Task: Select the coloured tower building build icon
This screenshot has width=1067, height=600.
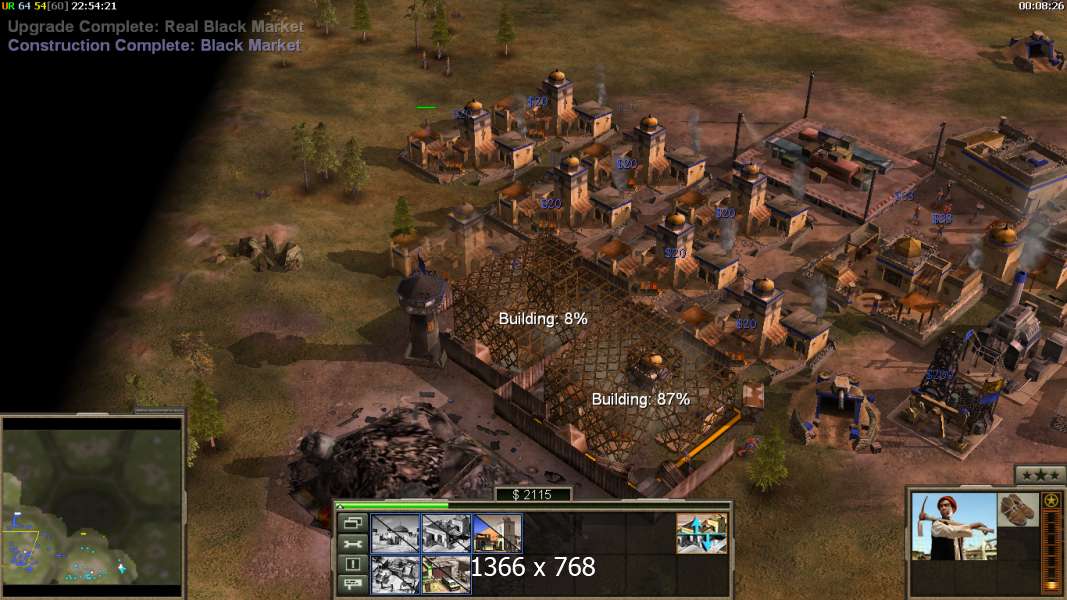Action: pyautogui.click(x=497, y=533)
